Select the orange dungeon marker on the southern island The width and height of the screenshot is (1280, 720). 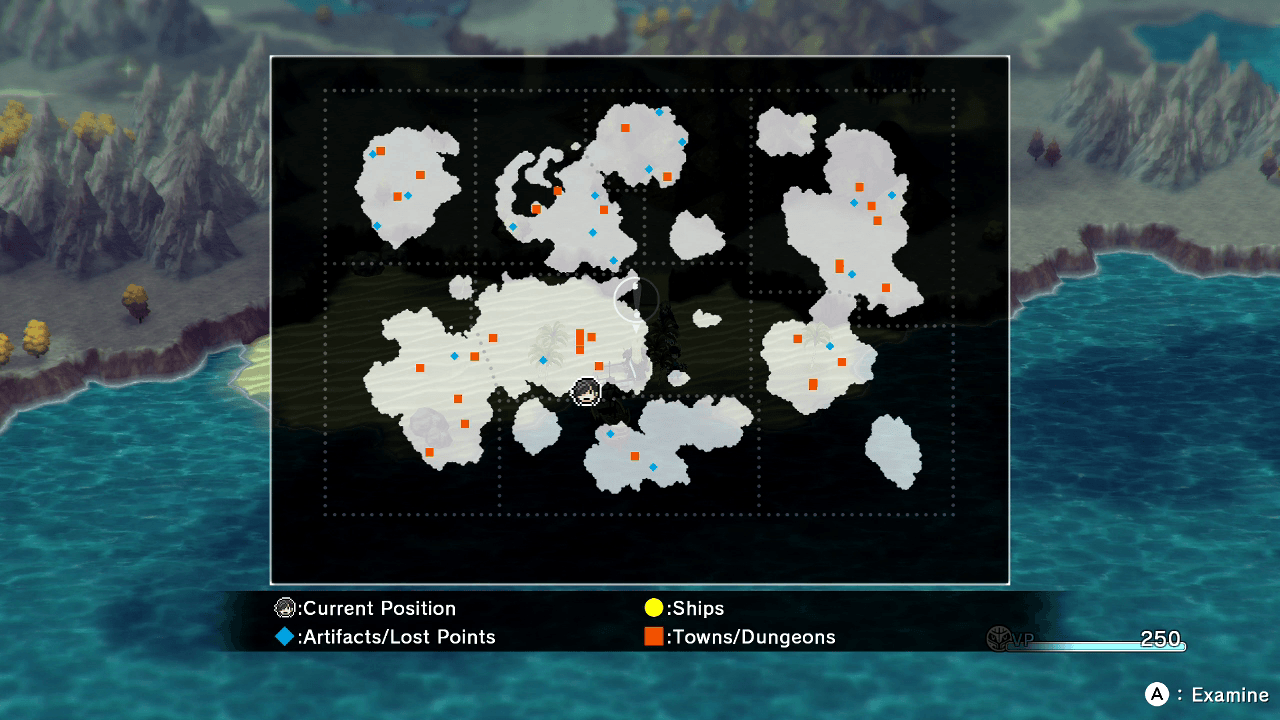pyautogui.click(x=634, y=455)
